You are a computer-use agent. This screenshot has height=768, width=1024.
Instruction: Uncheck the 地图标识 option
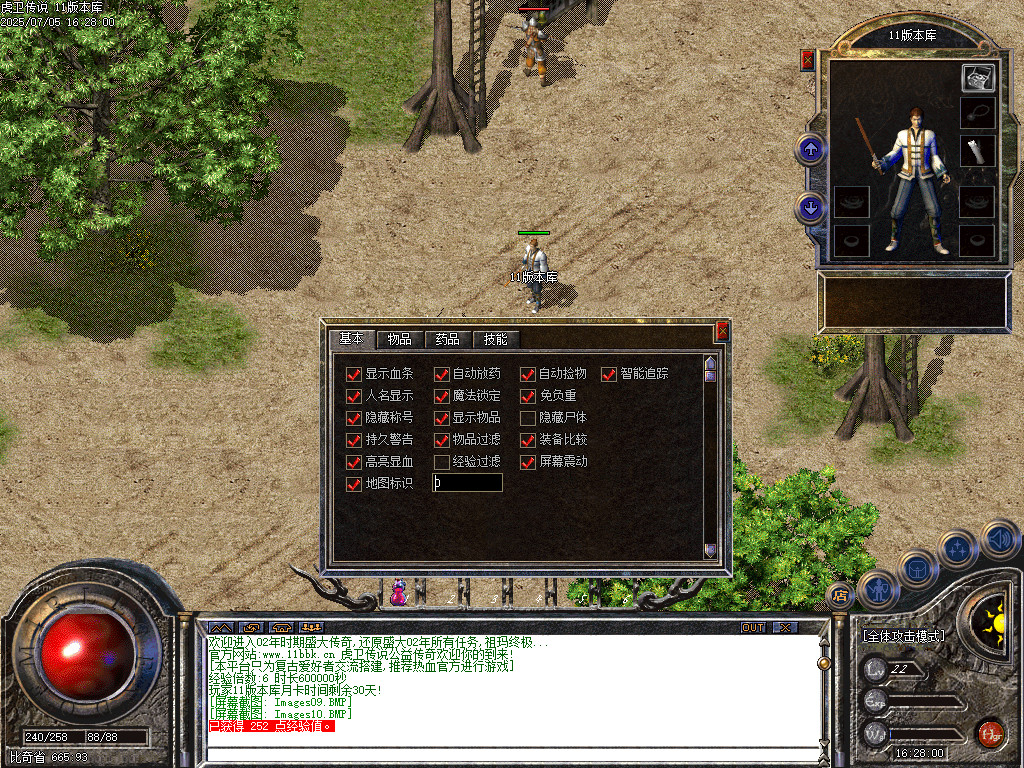coord(353,484)
